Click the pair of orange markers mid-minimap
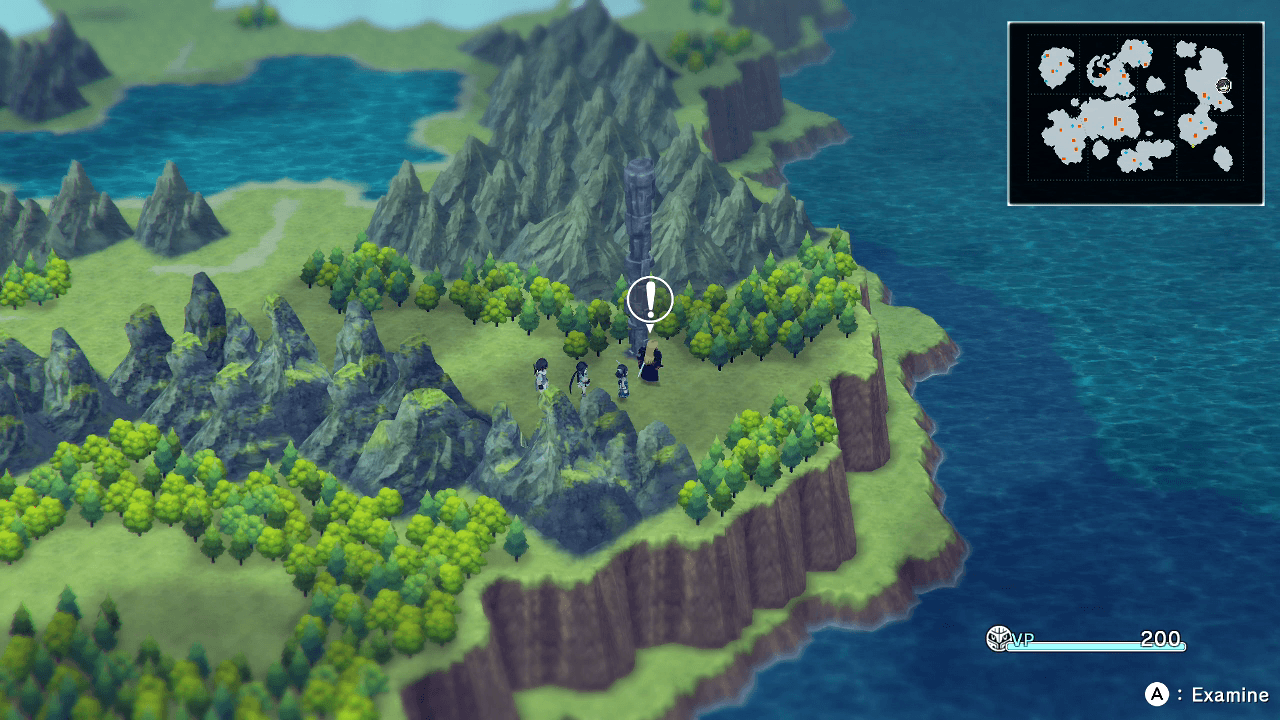This screenshot has width=1280, height=720. pos(1116,120)
